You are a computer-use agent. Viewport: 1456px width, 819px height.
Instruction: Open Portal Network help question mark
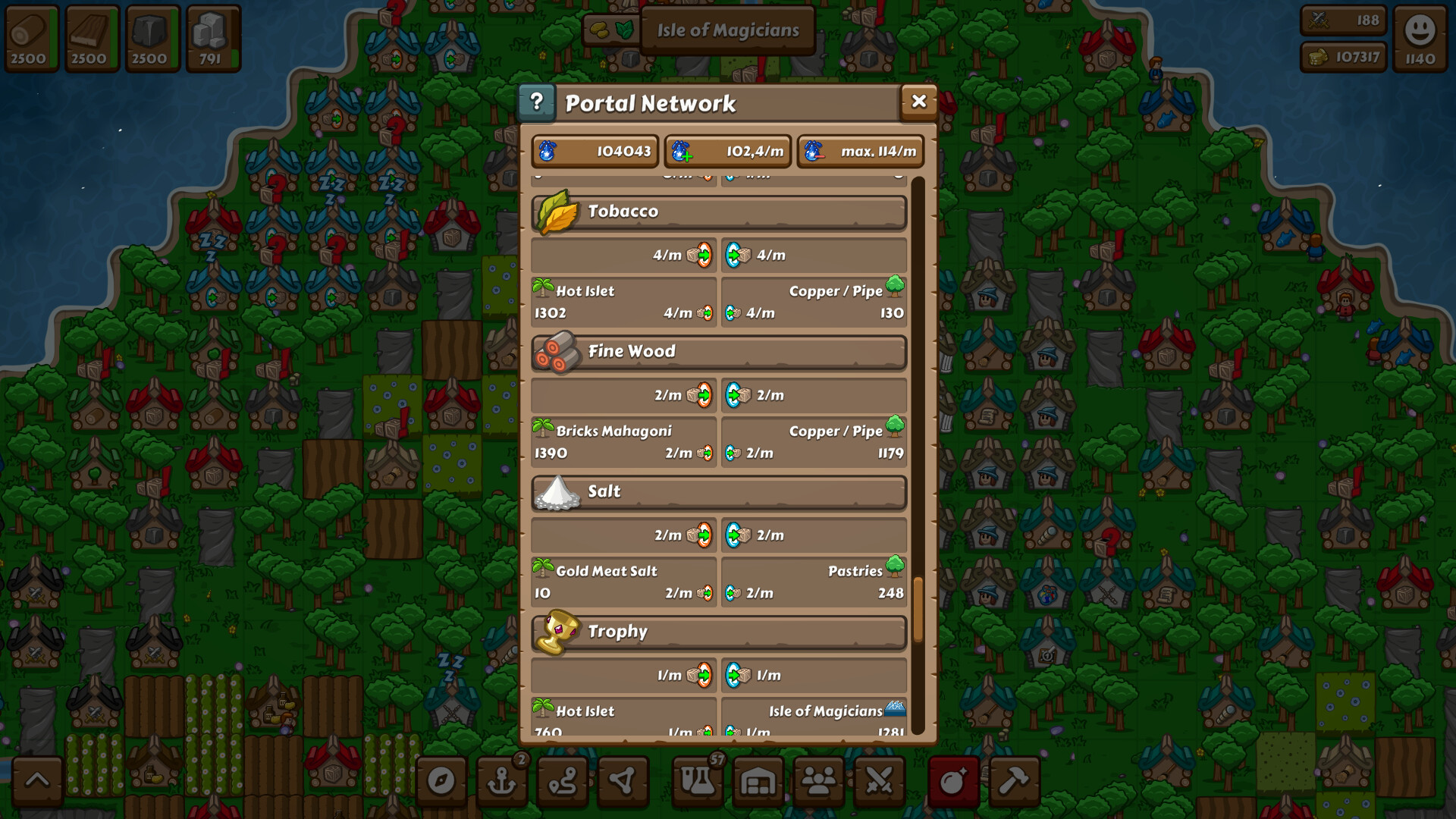click(x=538, y=101)
